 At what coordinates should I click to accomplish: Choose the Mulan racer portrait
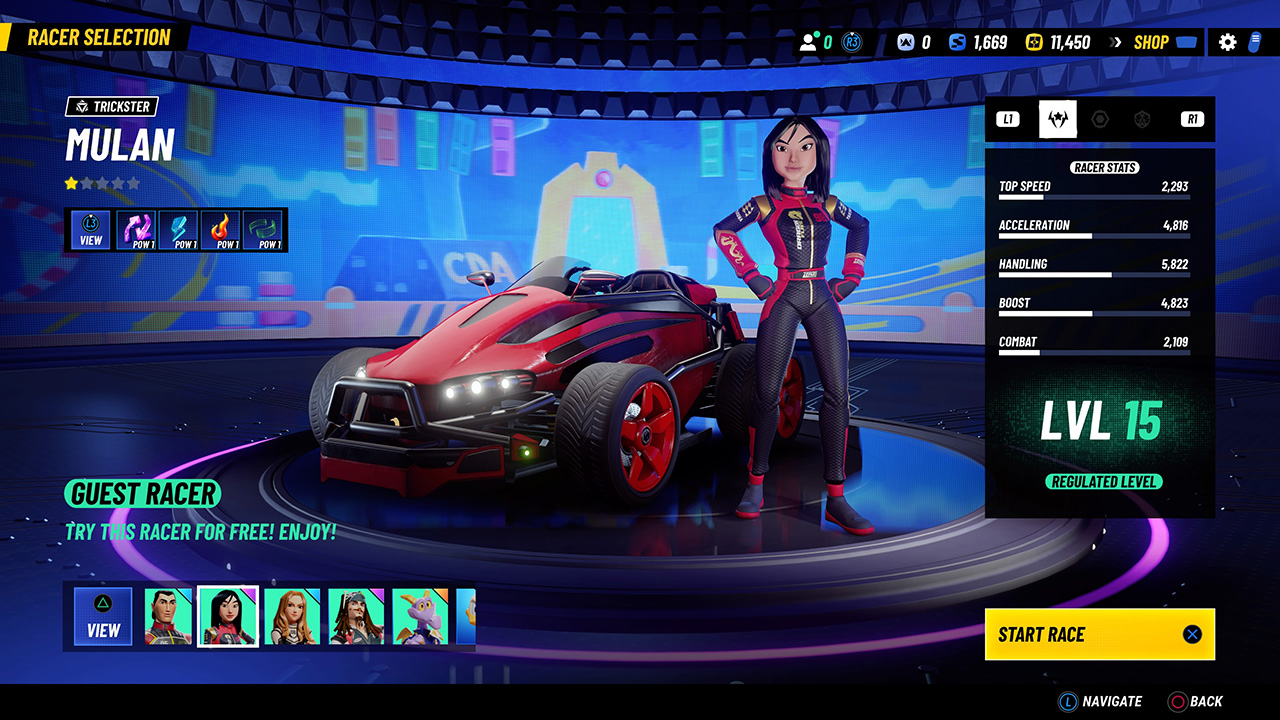(228, 616)
